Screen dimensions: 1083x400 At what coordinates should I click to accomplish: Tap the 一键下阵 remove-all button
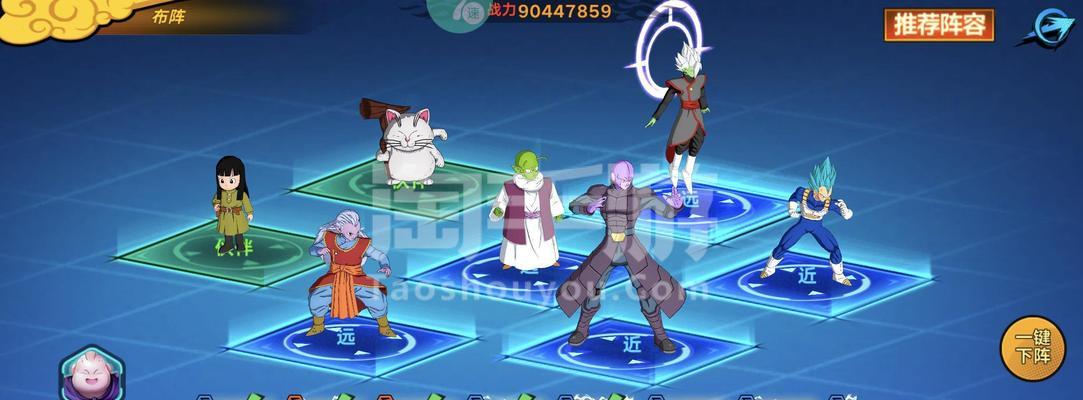coord(1033,348)
